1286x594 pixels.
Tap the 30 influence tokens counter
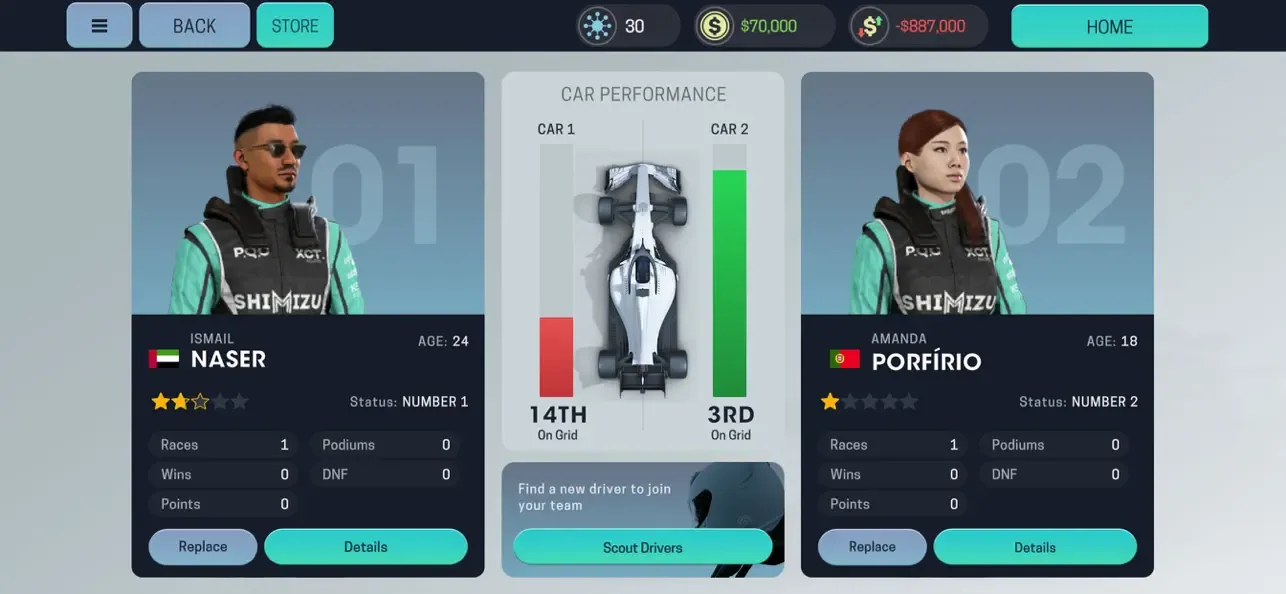627,26
